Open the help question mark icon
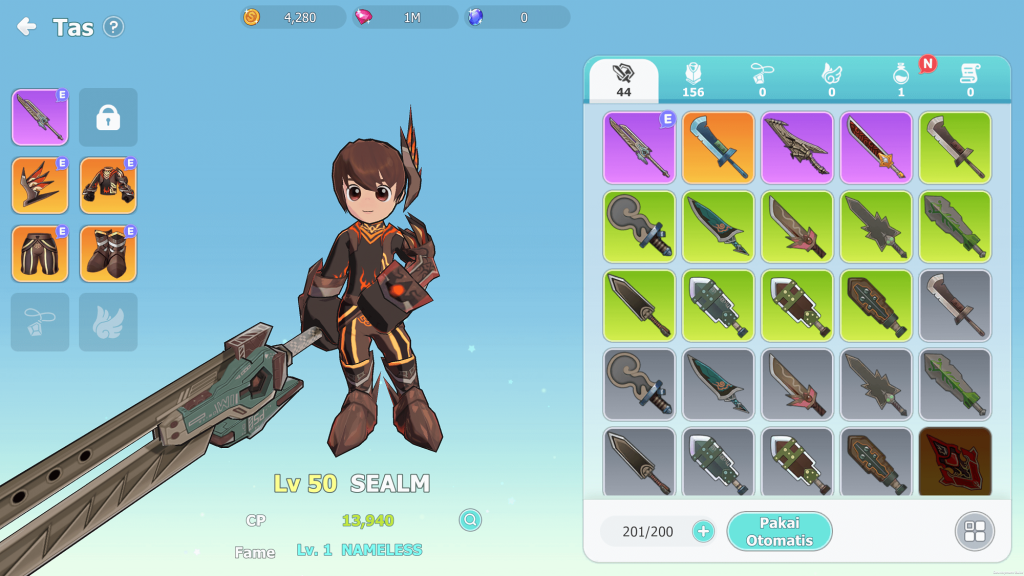The height and width of the screenshot is (576, 1024). (114, 27)
